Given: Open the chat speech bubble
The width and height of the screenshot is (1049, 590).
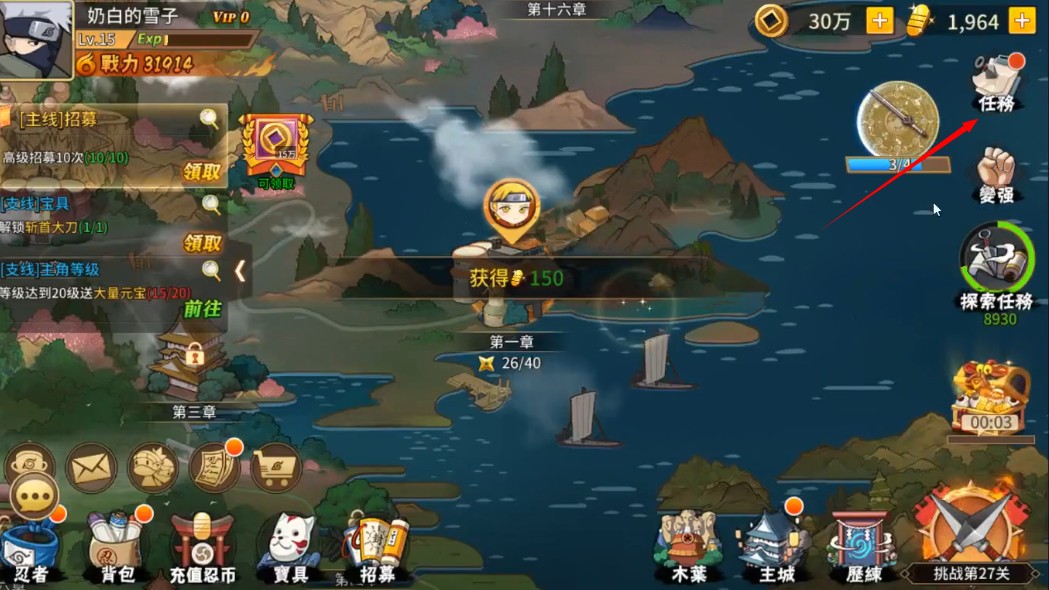Looking at the screenshot, I should (x=35, y=497).
